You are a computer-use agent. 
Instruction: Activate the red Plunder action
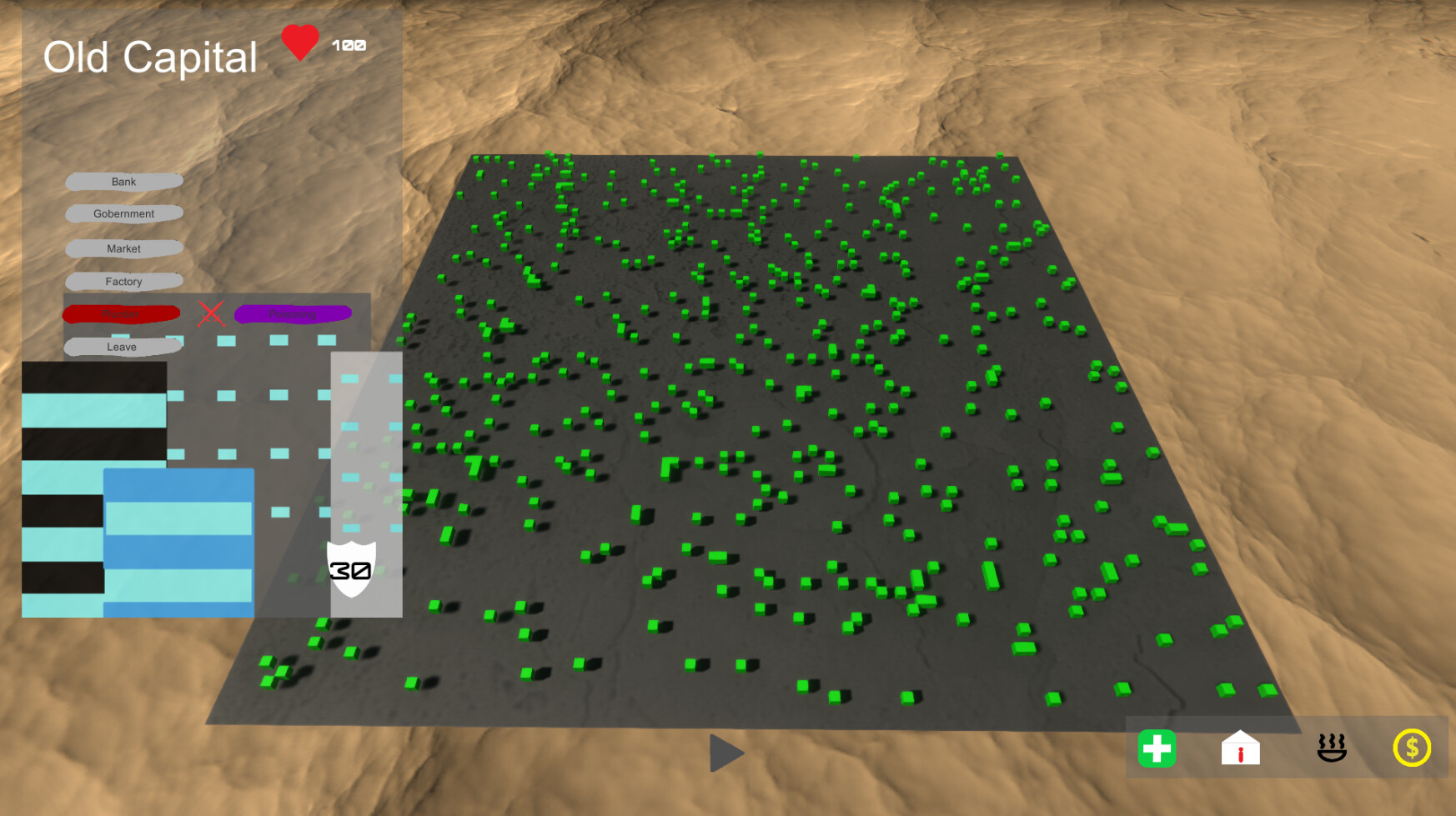121,313
